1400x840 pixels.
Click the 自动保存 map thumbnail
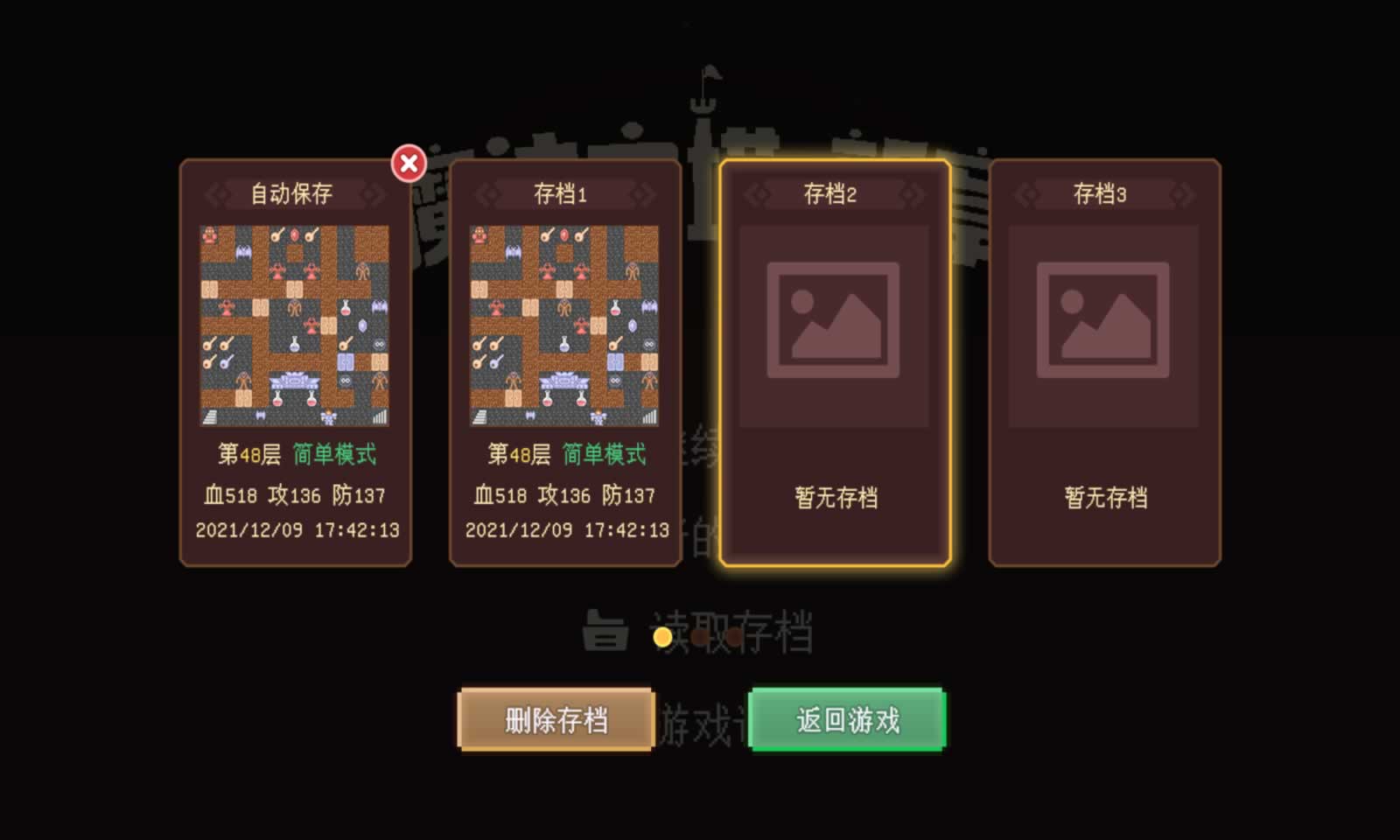(x=296, y=322)
